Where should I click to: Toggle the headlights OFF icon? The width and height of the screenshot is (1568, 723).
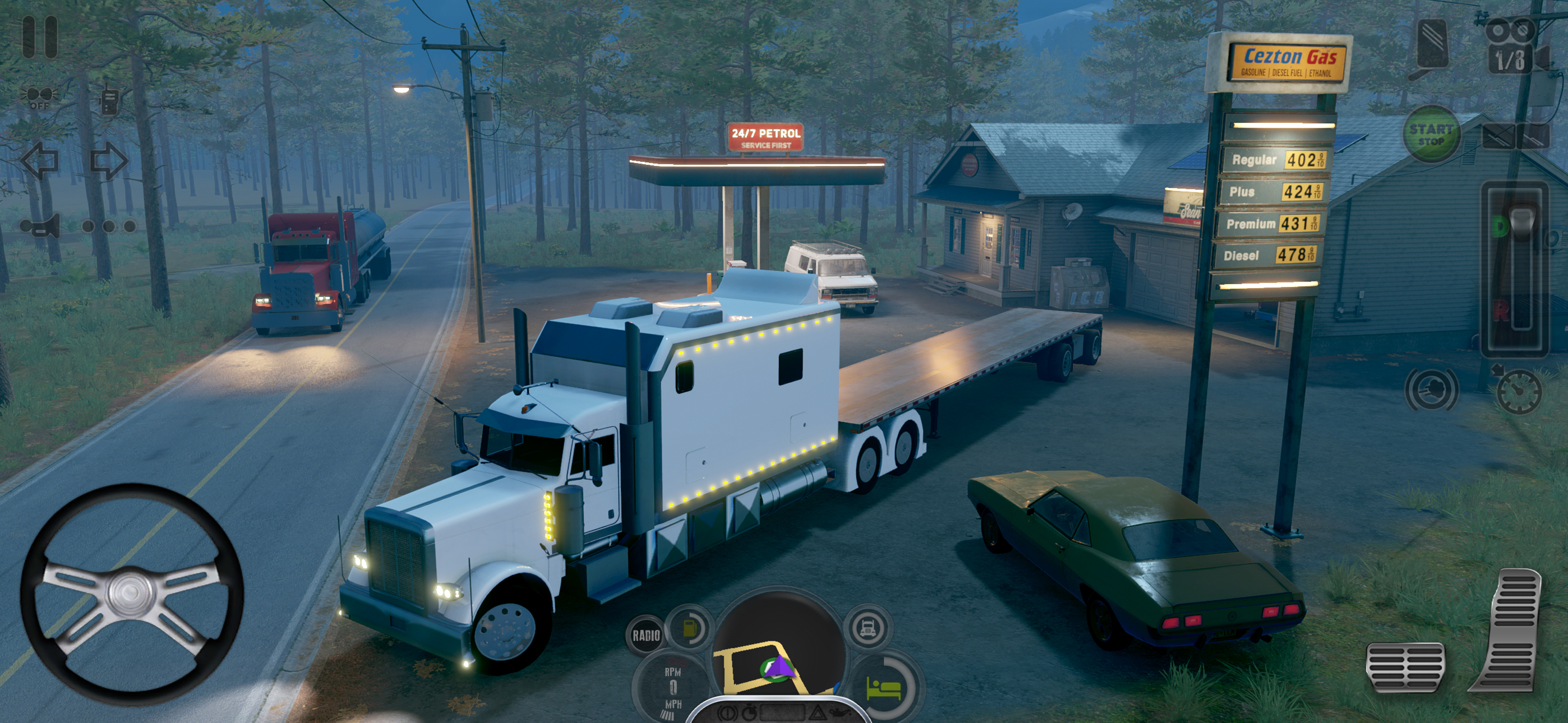(40, 98)
